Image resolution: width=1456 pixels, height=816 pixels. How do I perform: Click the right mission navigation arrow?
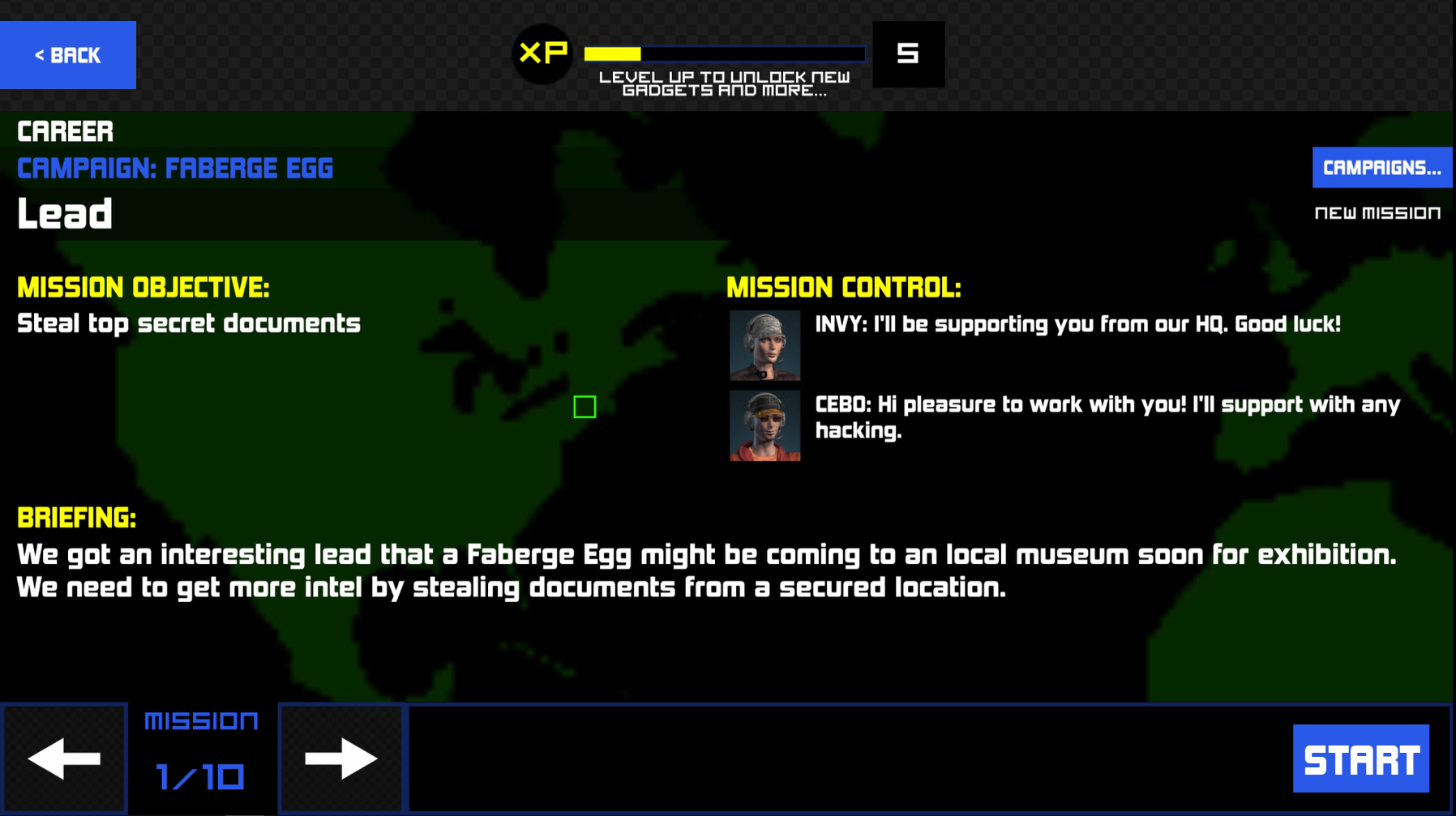tap(340, 758)
